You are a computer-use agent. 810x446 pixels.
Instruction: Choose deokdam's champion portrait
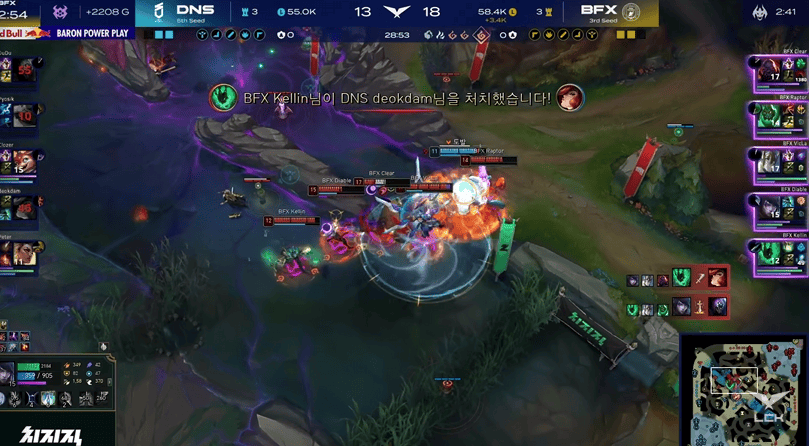point(22,207)
